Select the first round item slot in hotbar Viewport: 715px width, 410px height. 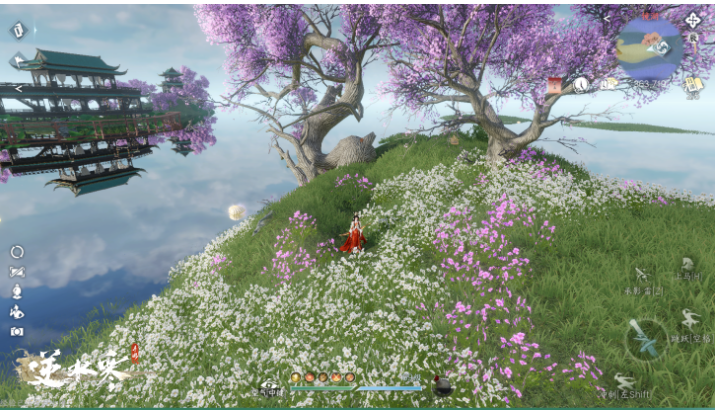pyautogui.click(x=296, y=378)
